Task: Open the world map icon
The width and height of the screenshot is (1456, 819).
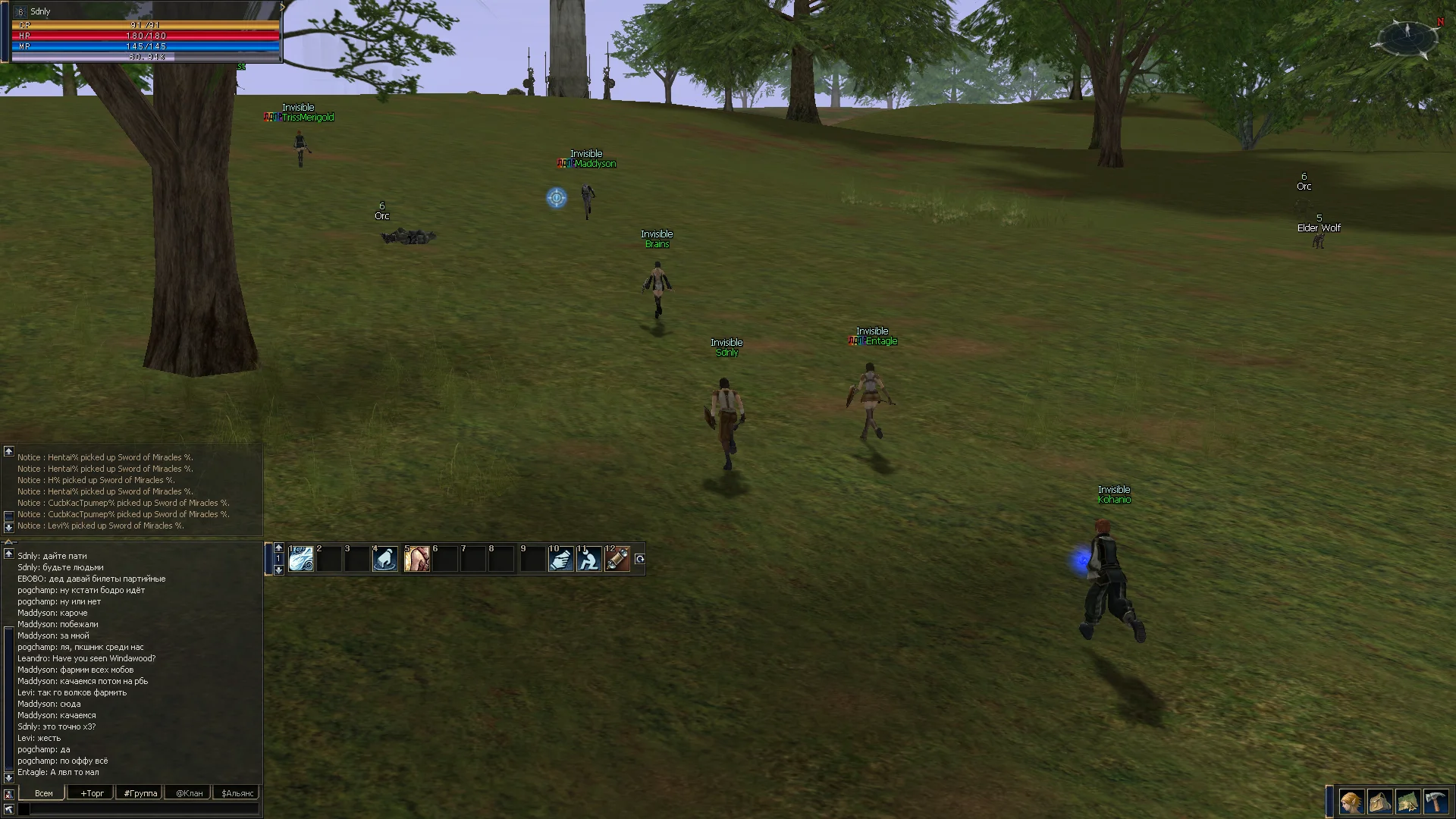Action: click(1408, 802)
